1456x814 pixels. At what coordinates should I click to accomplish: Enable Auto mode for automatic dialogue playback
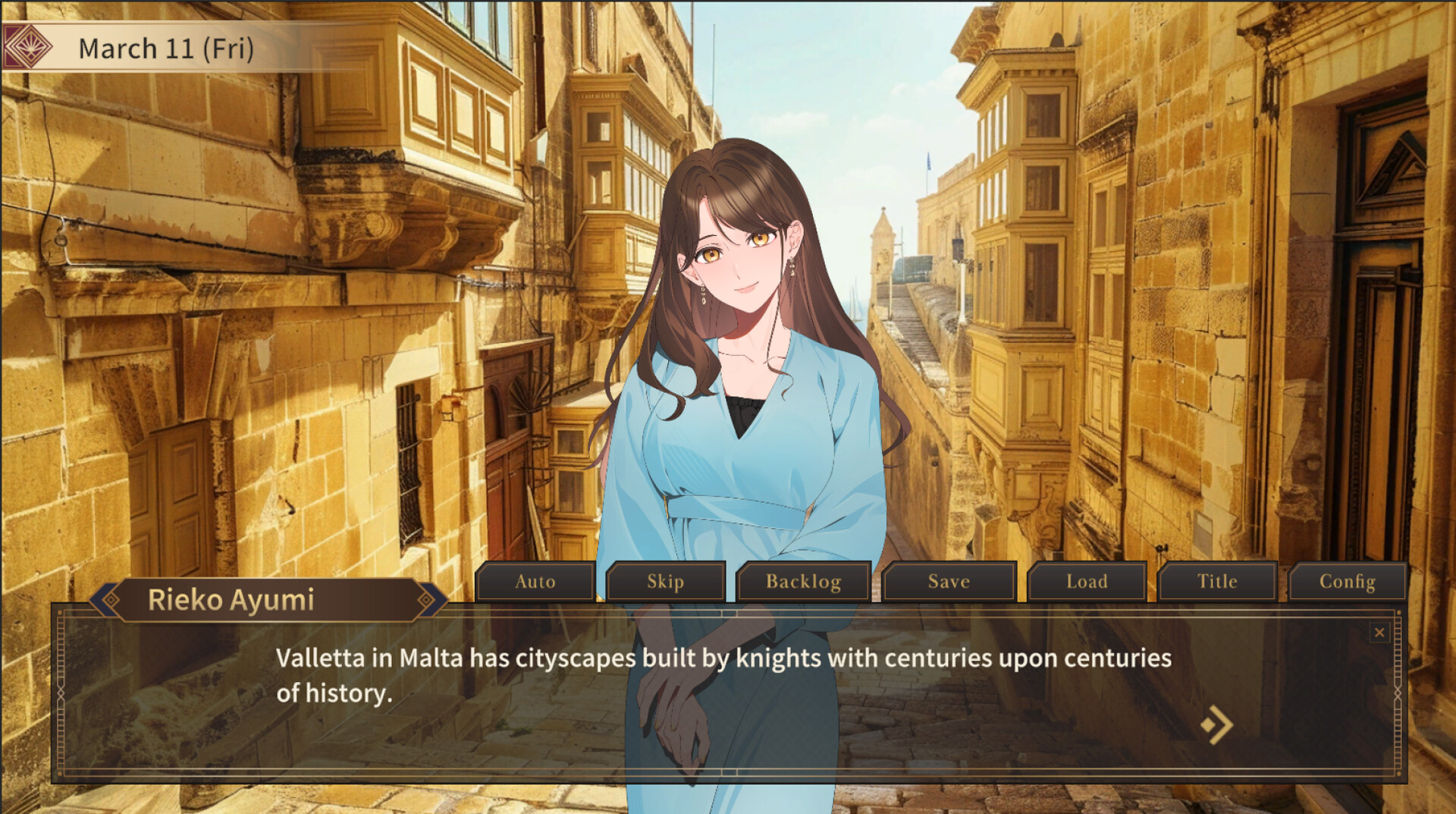coord(534,582)
